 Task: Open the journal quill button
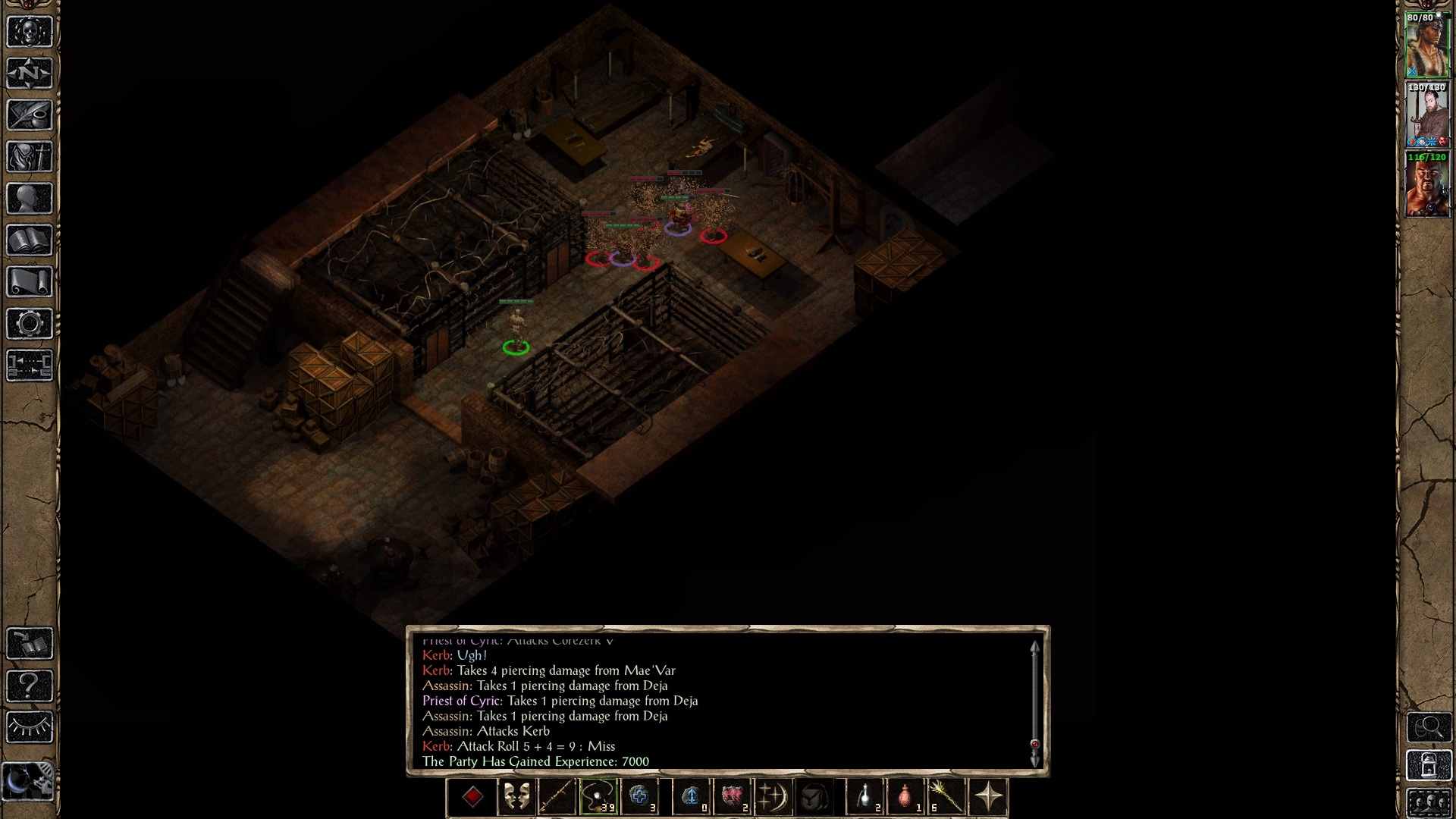30,115
